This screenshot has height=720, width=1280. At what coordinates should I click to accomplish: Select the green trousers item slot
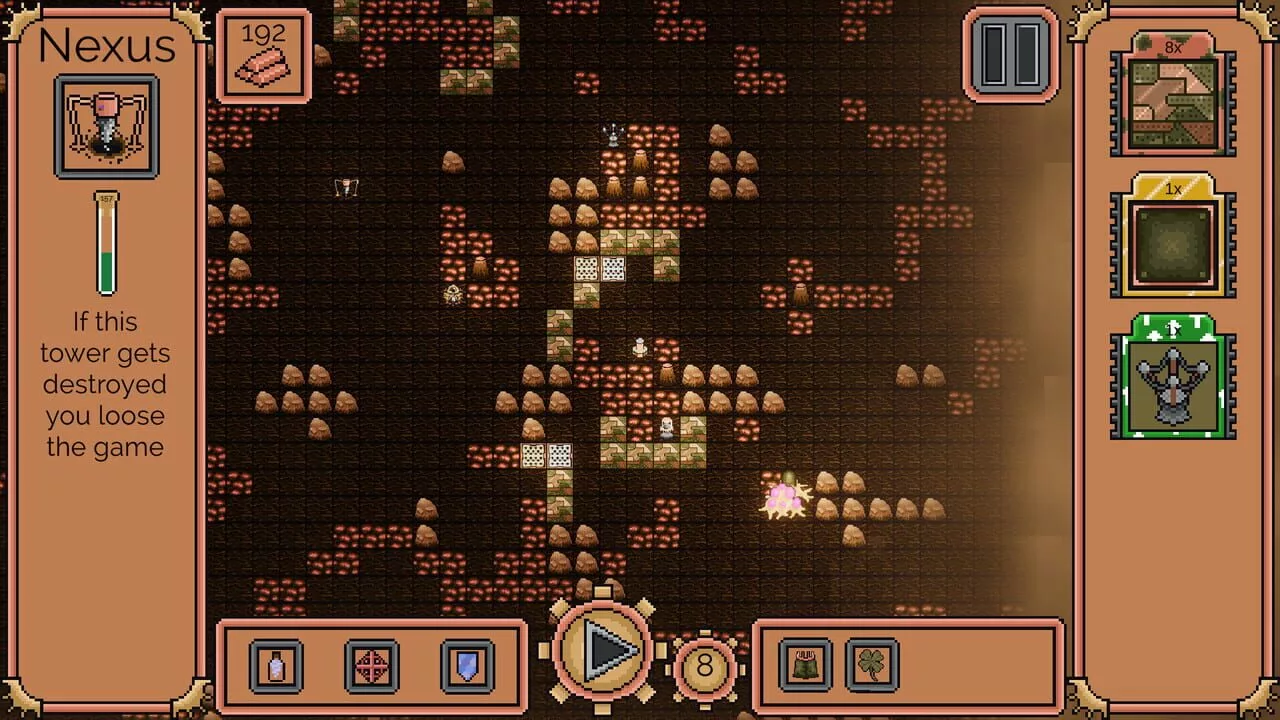click(805, 665)
